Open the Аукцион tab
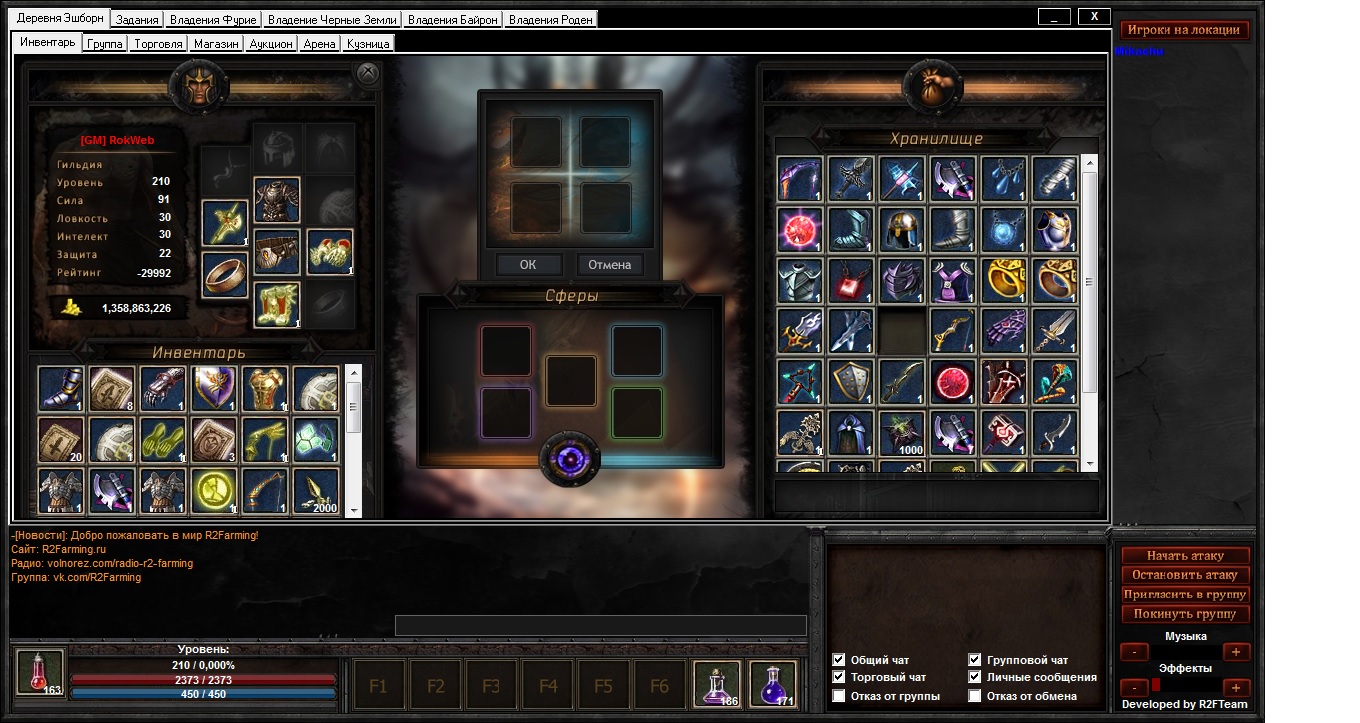The width and height of the screenshot is (1360, 723). click(x=271, y=44)
